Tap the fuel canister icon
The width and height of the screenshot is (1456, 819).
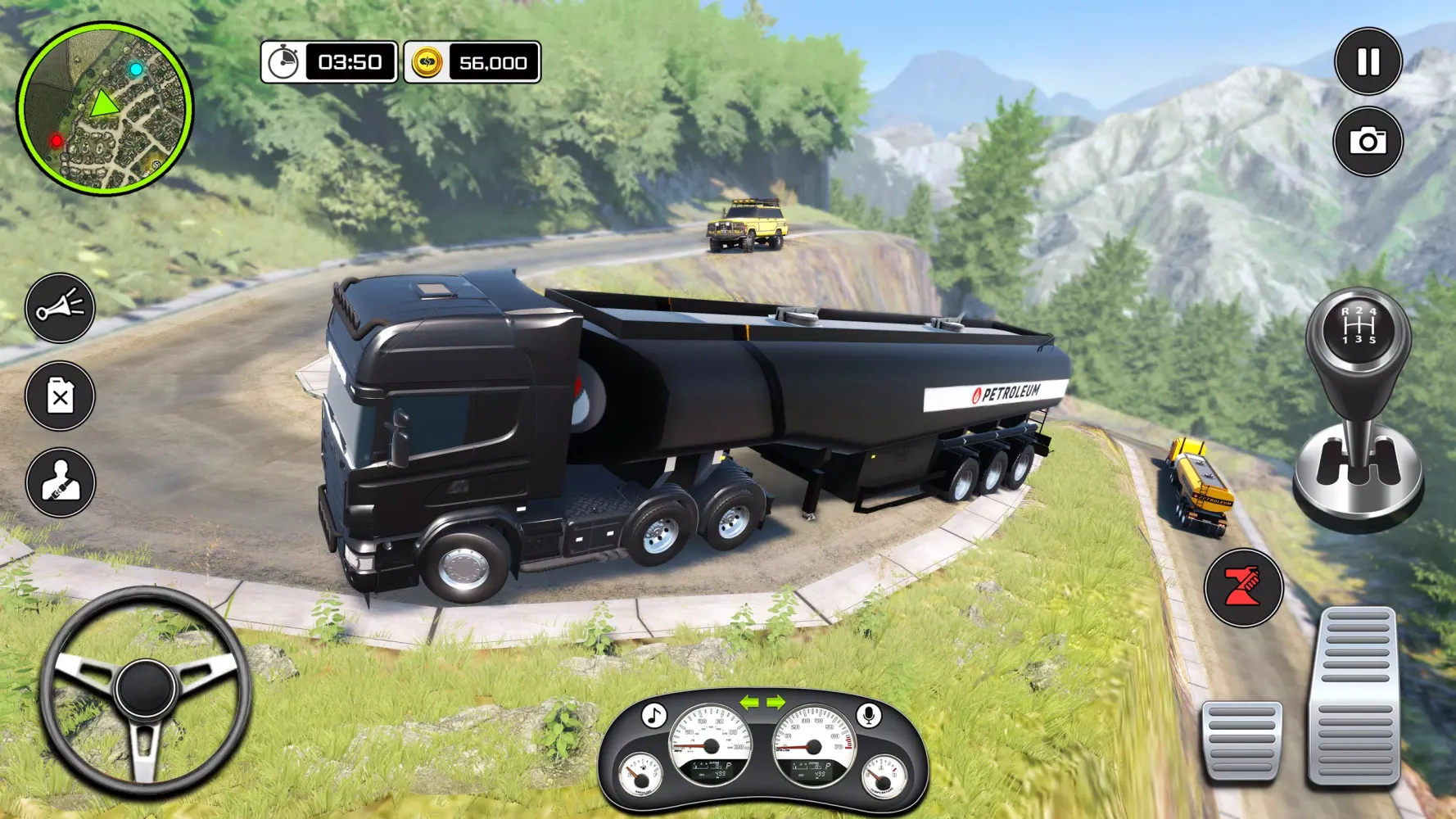(60, 396)
